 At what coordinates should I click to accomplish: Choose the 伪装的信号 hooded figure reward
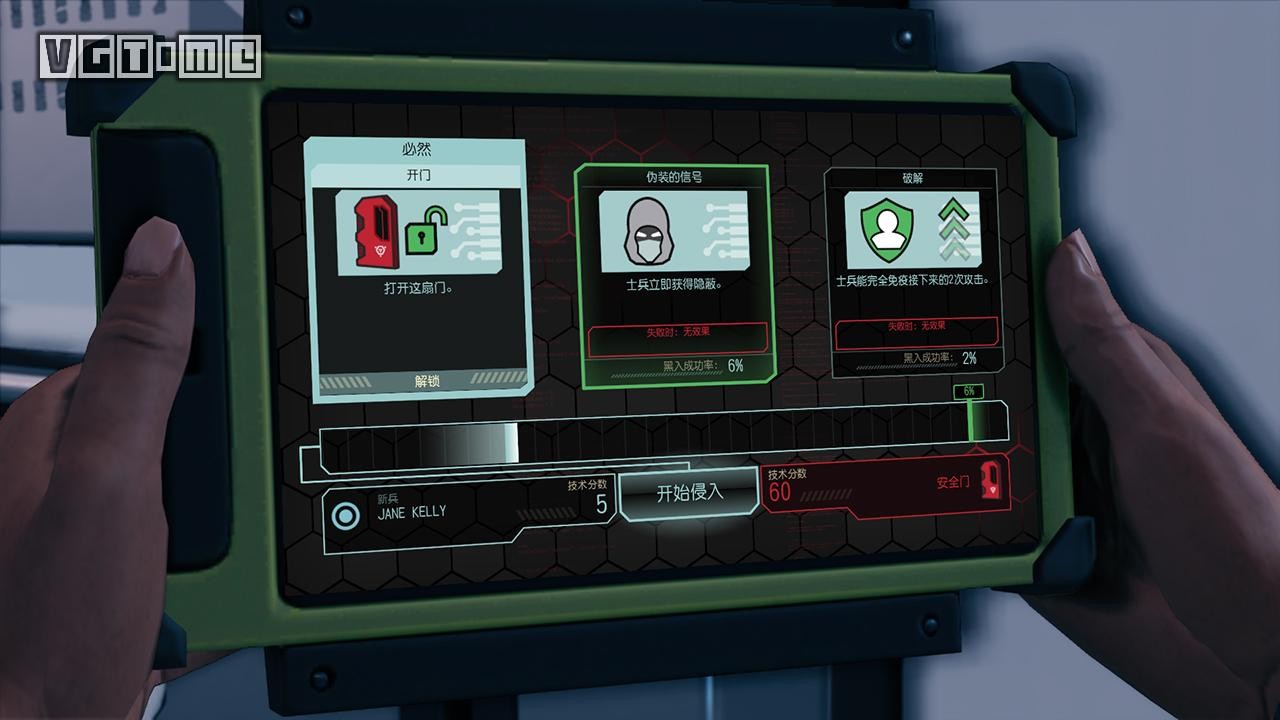pos(673,274)
